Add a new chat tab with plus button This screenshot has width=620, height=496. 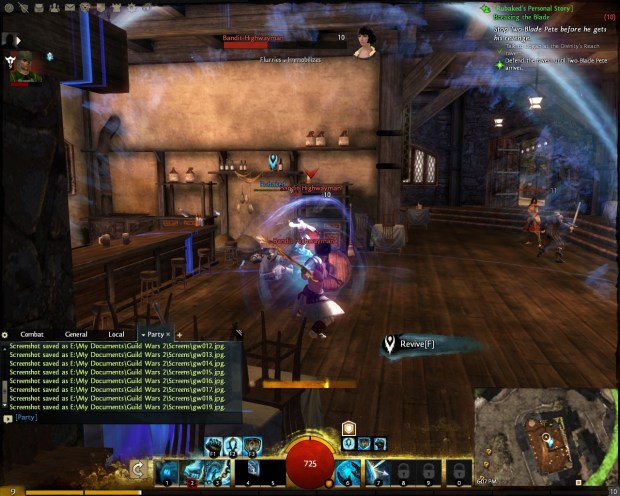click(178, 334)
